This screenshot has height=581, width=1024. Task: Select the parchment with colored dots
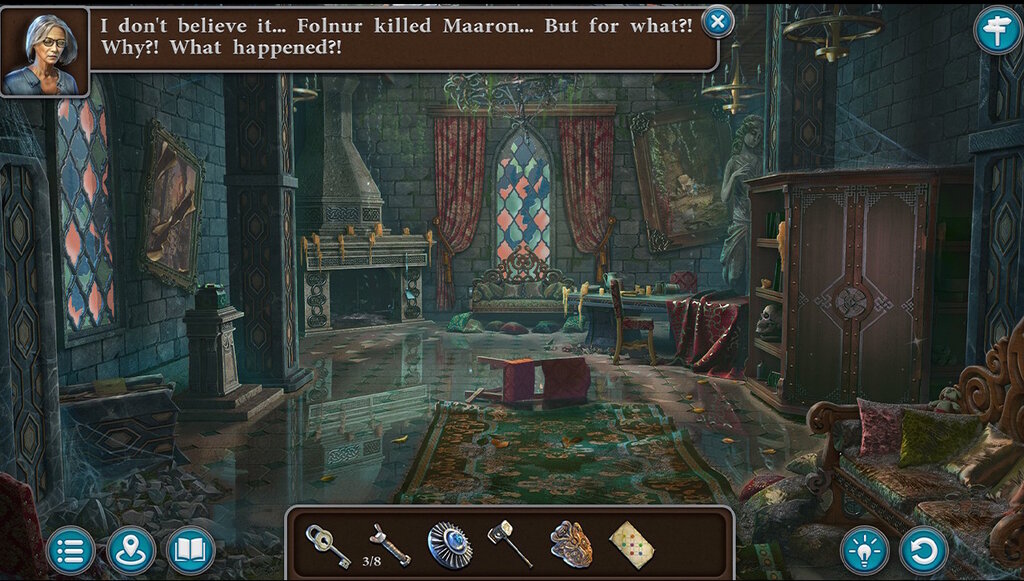coord(631,545)
